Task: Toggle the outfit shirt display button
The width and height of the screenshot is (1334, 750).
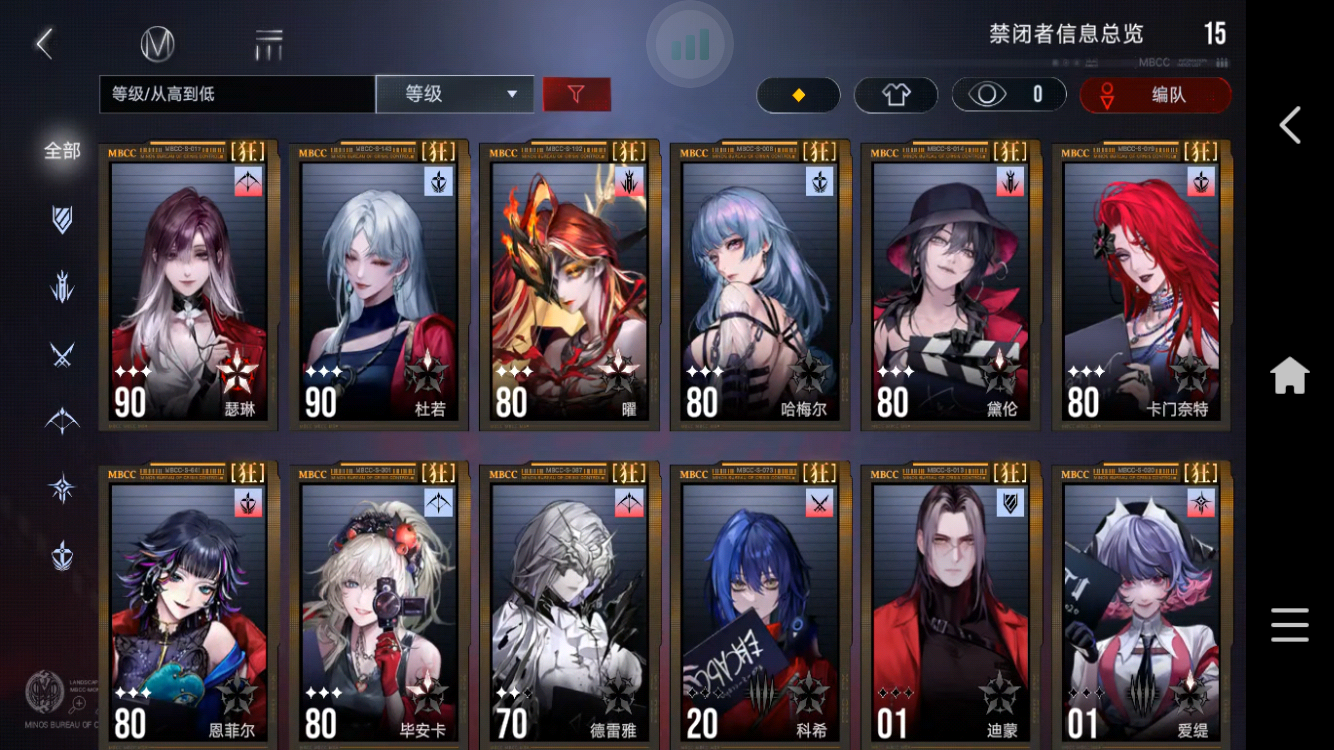Action: pos(895,95)
